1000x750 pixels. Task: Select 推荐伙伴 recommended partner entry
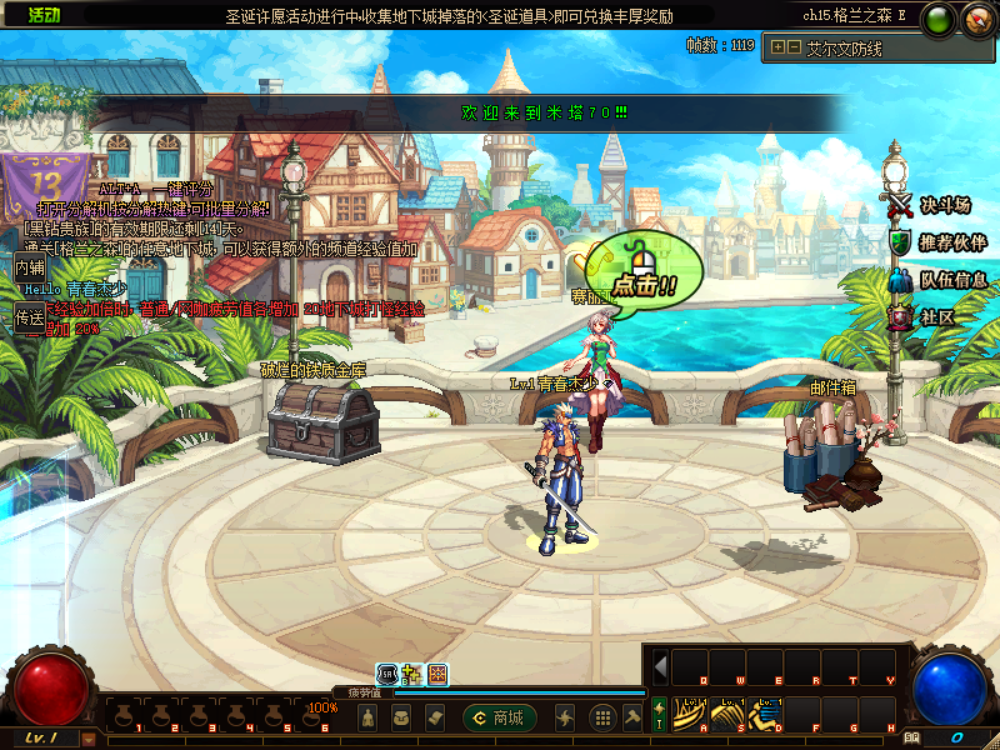[938, 243]
